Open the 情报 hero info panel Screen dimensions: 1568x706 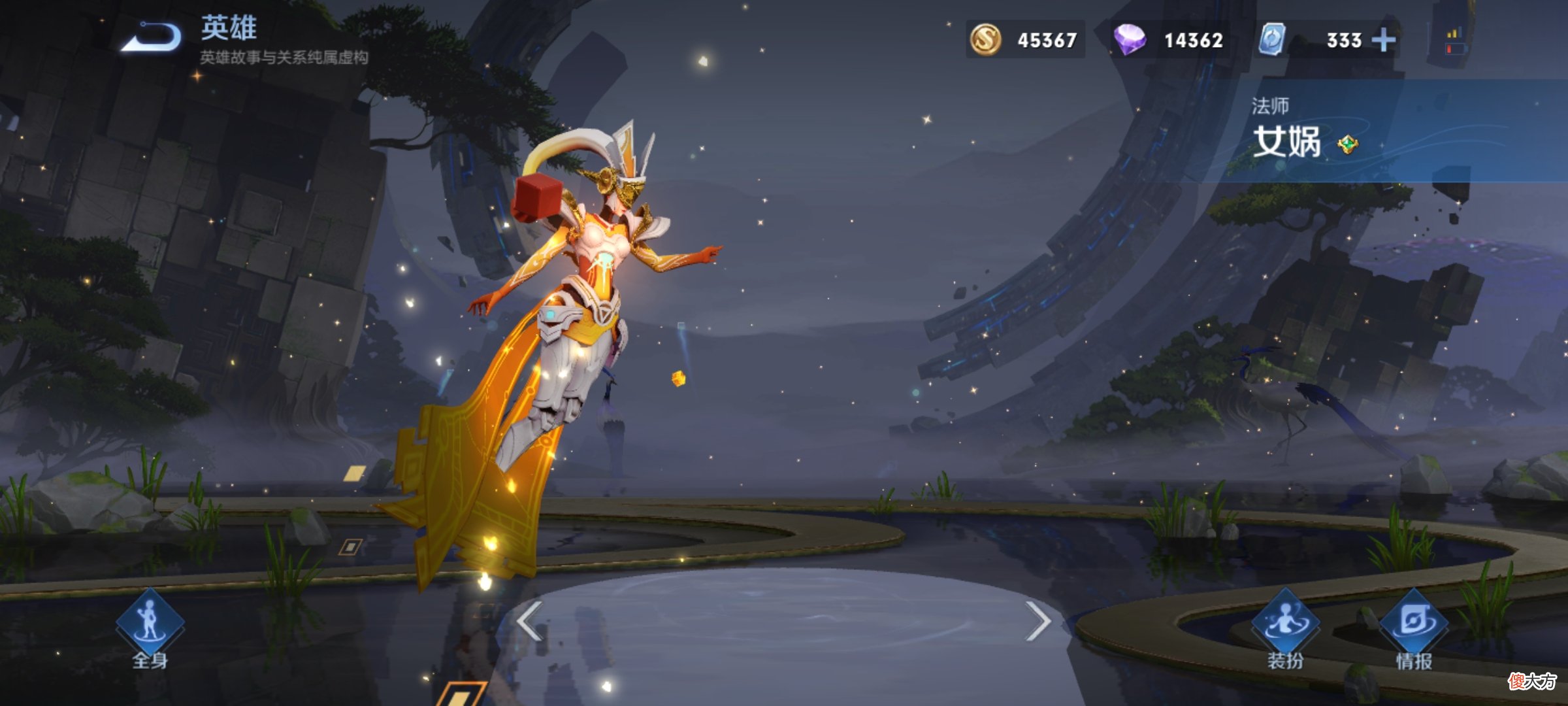click(1414, 629)
